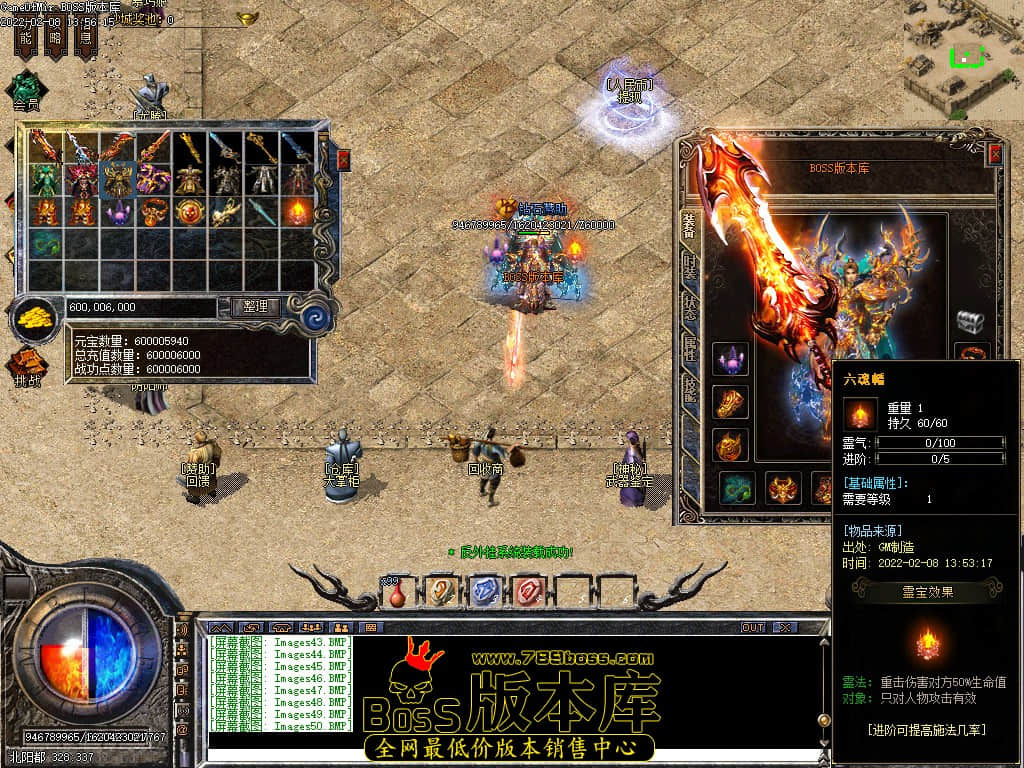Viewport: 1024px width, 768px height.
Task: Switch to the 时装 fashion tab
Action: [x=689, y=267]
